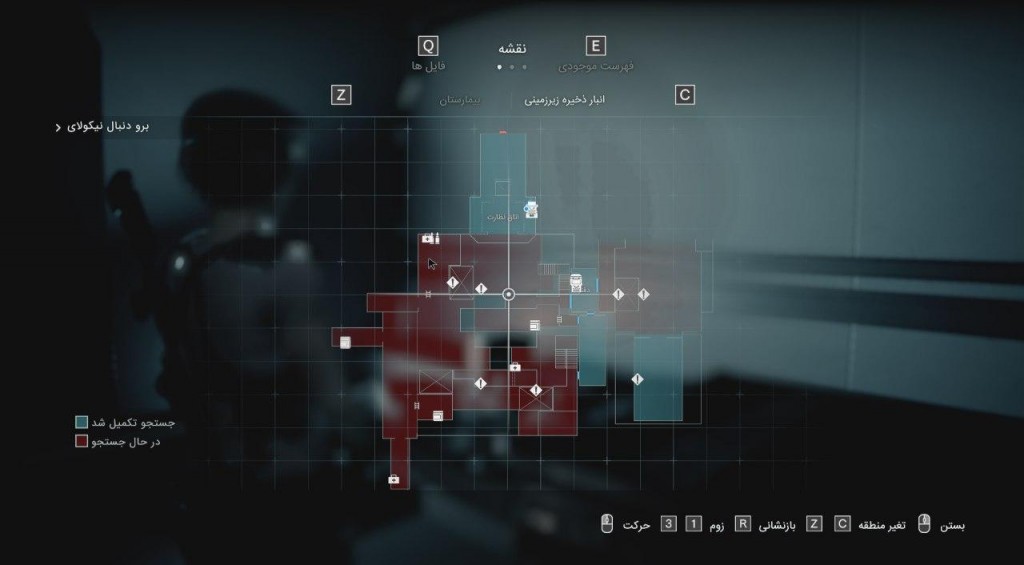Viewport: 1024px width, 565px height.
Task: Open the فهرست موجودی (Inventory) tab
Action: pos(596,65)
